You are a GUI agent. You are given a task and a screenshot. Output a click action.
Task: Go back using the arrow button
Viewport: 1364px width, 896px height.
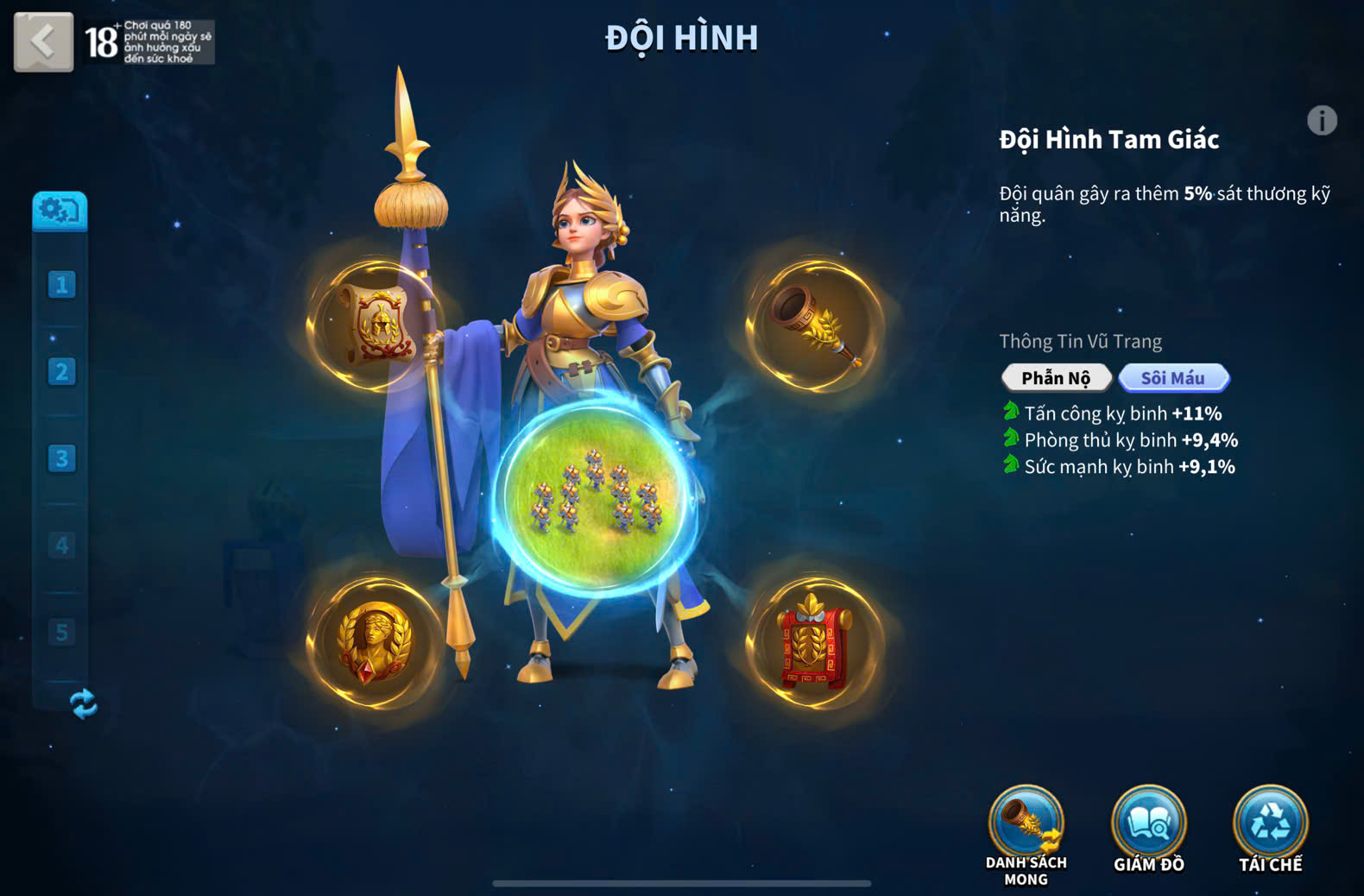coord(43,41)
